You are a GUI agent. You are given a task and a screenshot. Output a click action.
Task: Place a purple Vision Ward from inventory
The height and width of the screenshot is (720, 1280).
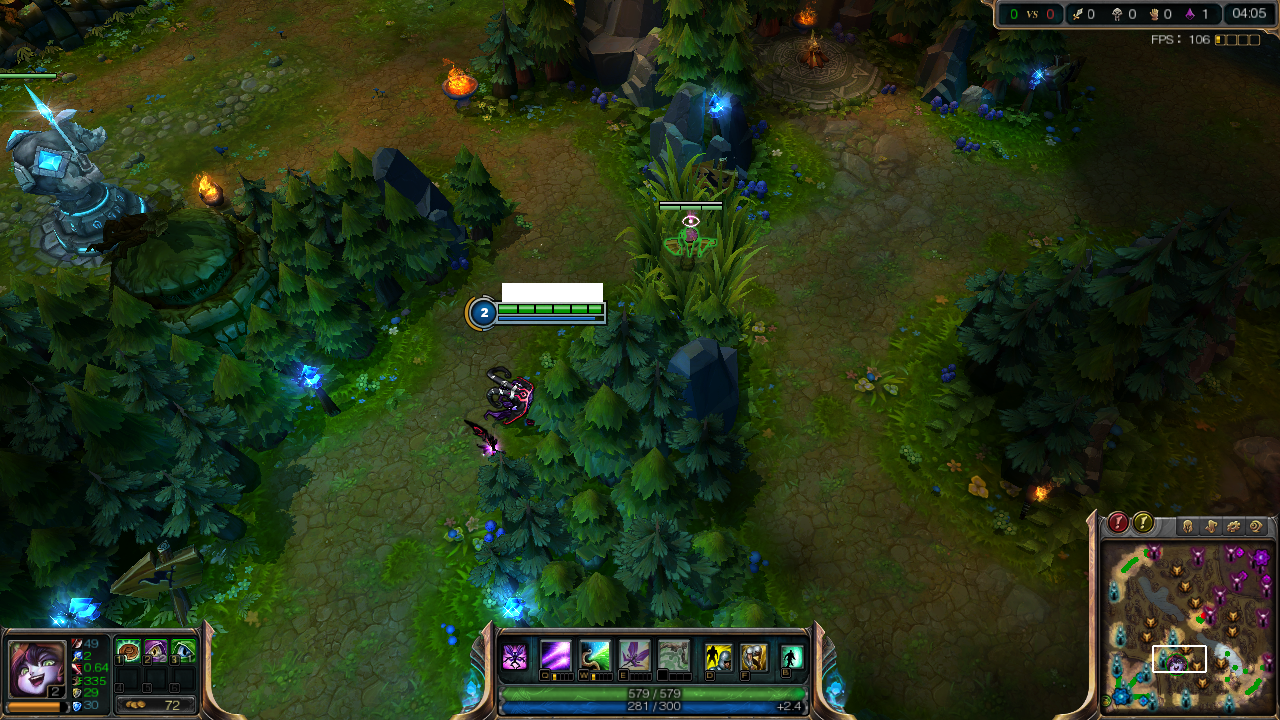[x=156, y=651]
